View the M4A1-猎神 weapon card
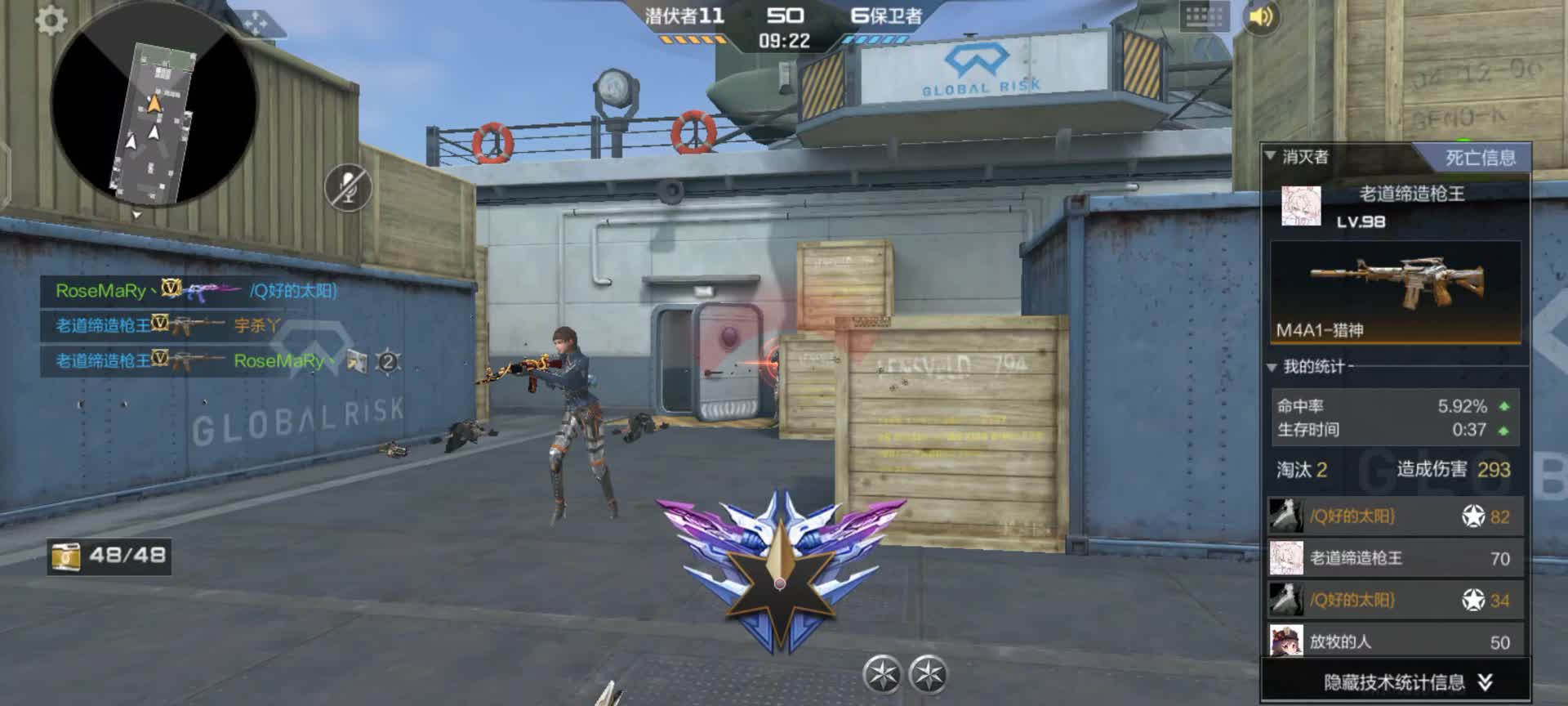The height and width of the screenshot is (706, 1568). point(1396,292)
